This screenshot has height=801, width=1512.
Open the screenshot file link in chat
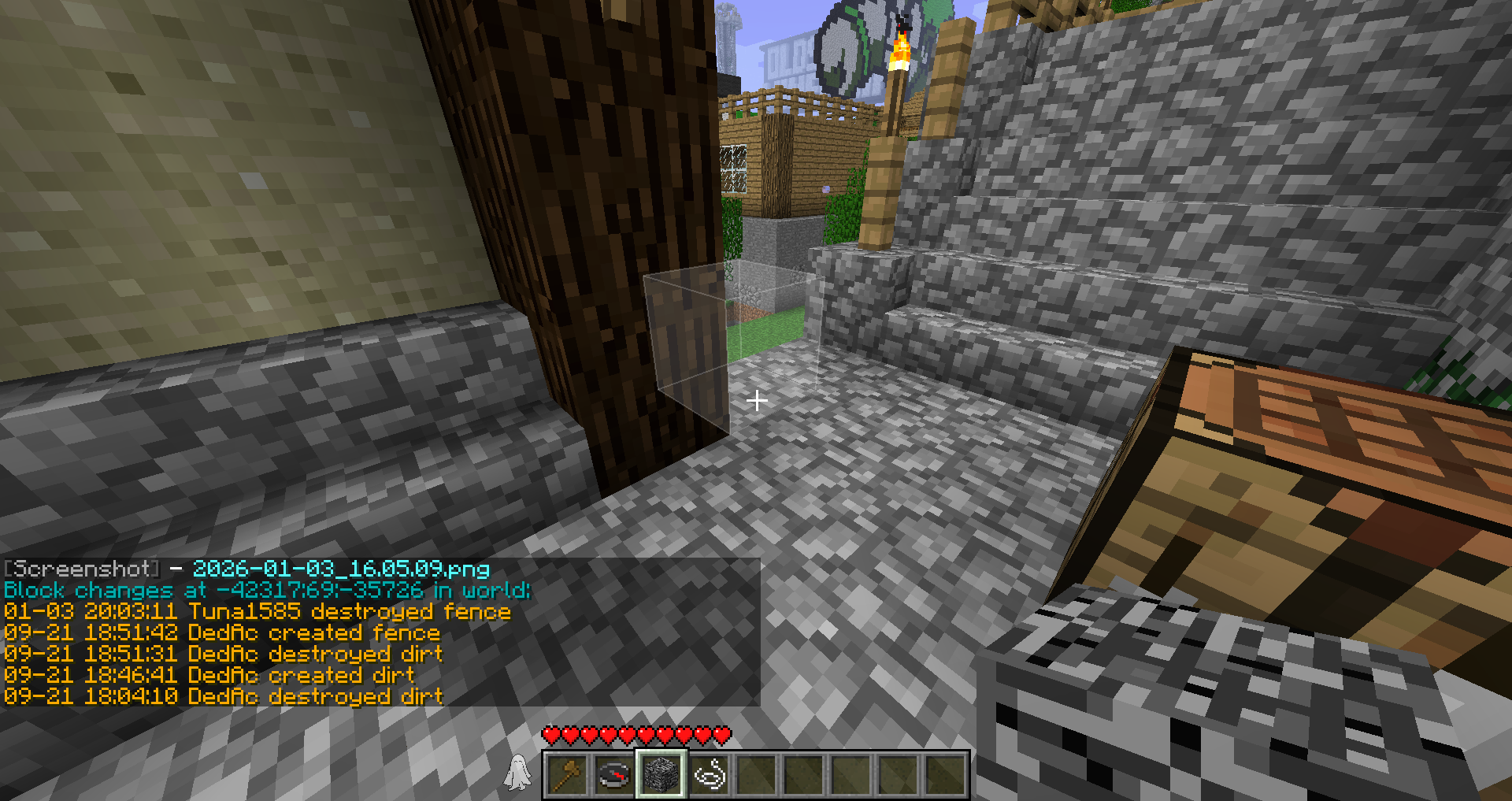tap(341, 569)
